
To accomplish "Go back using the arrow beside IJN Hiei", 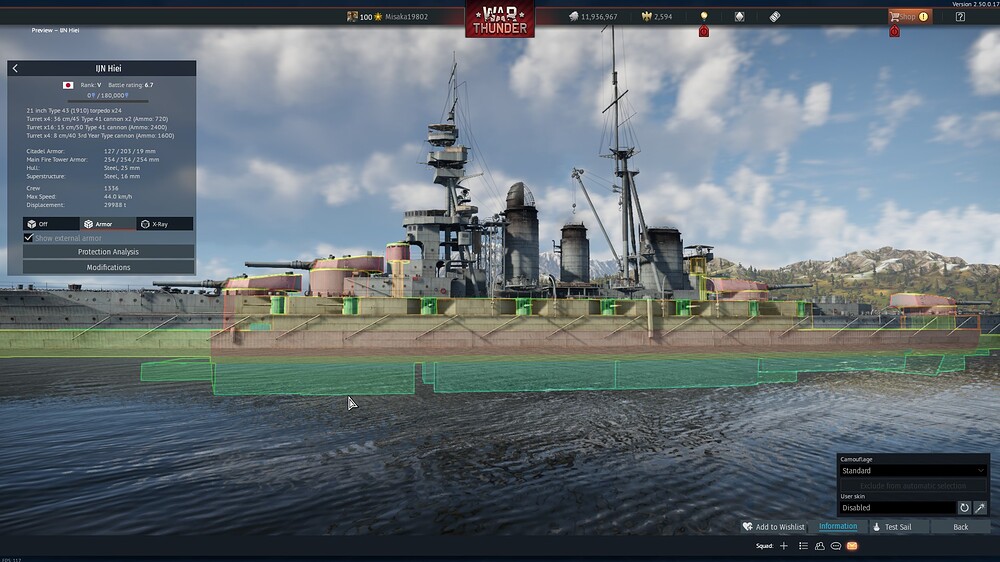I will click(15, 69).
